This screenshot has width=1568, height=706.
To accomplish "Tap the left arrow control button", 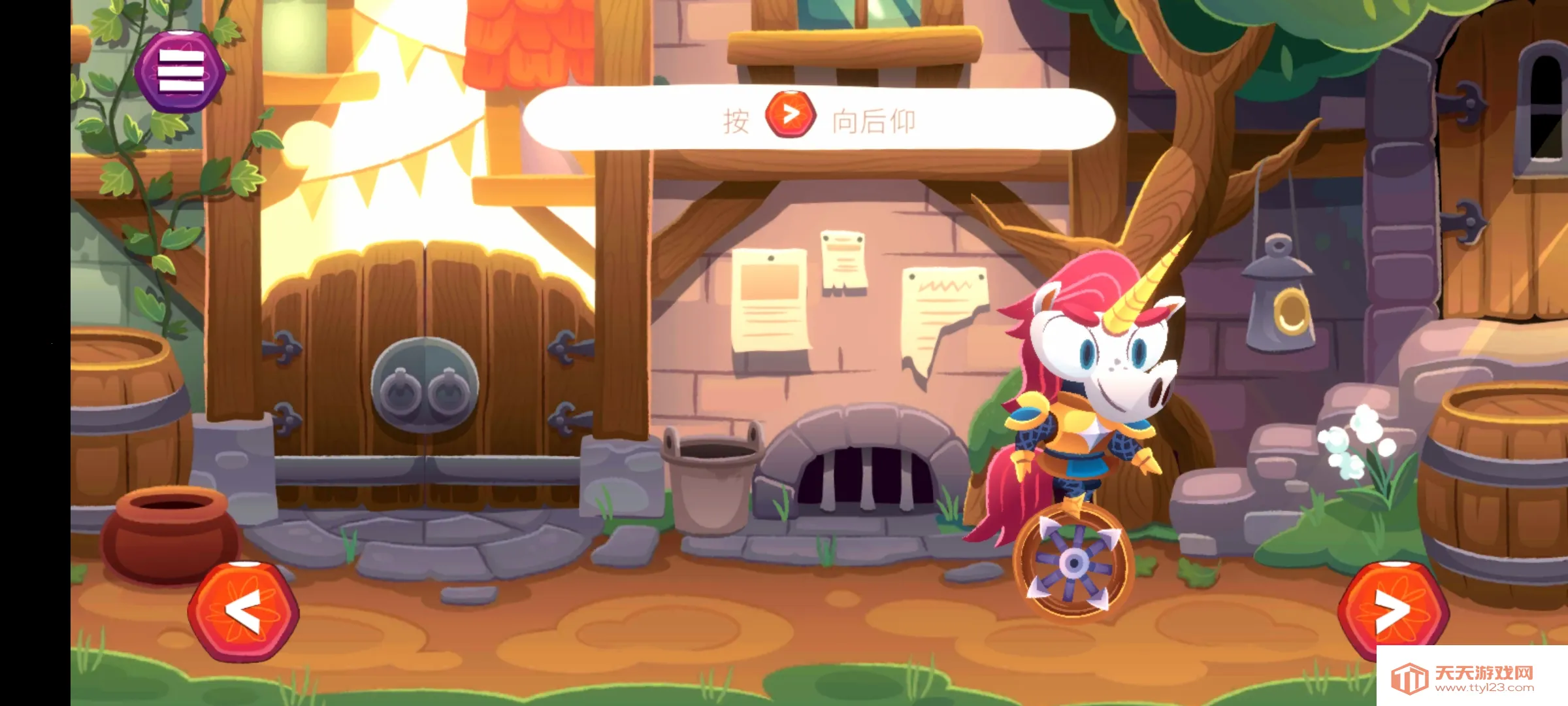I will [x=243, y=611].
